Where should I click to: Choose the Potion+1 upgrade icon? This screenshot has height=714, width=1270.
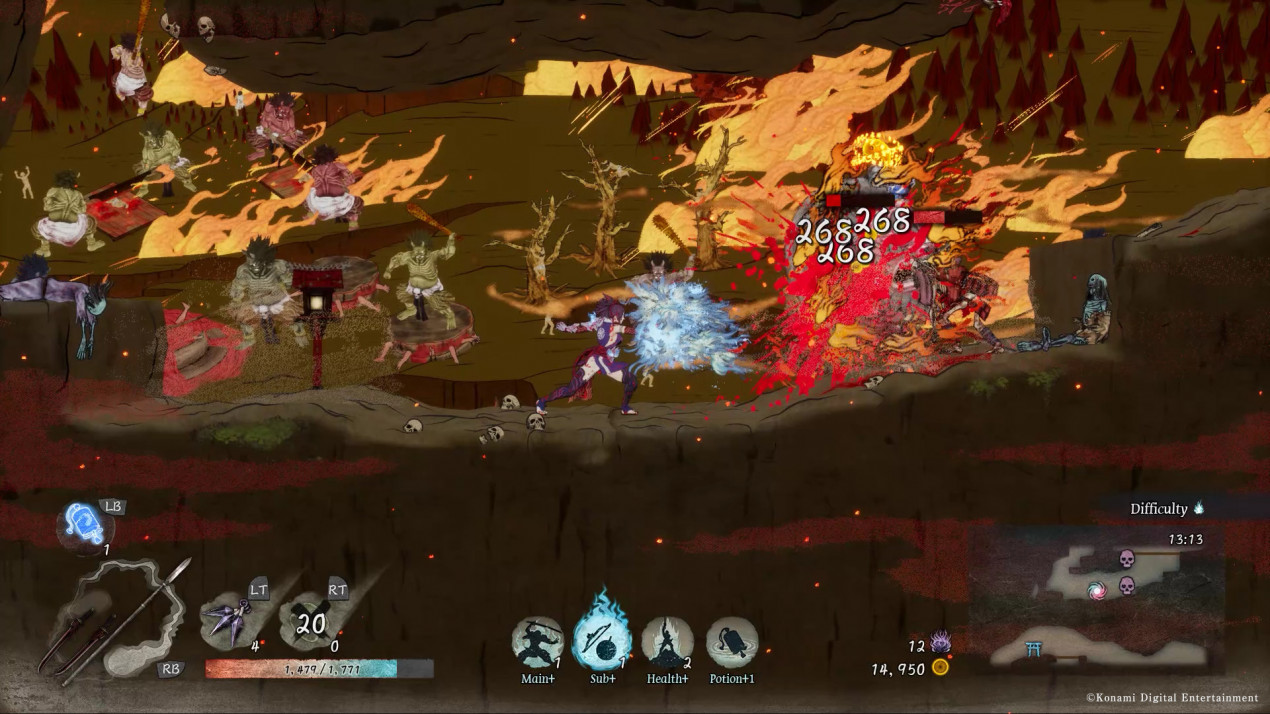pos(732,642)
